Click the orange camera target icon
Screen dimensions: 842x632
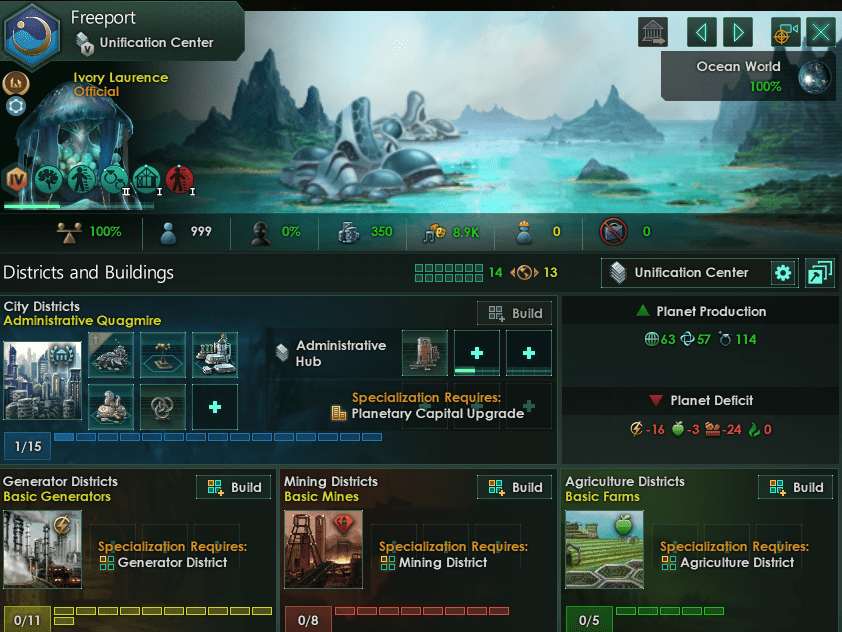pos(786,32)
